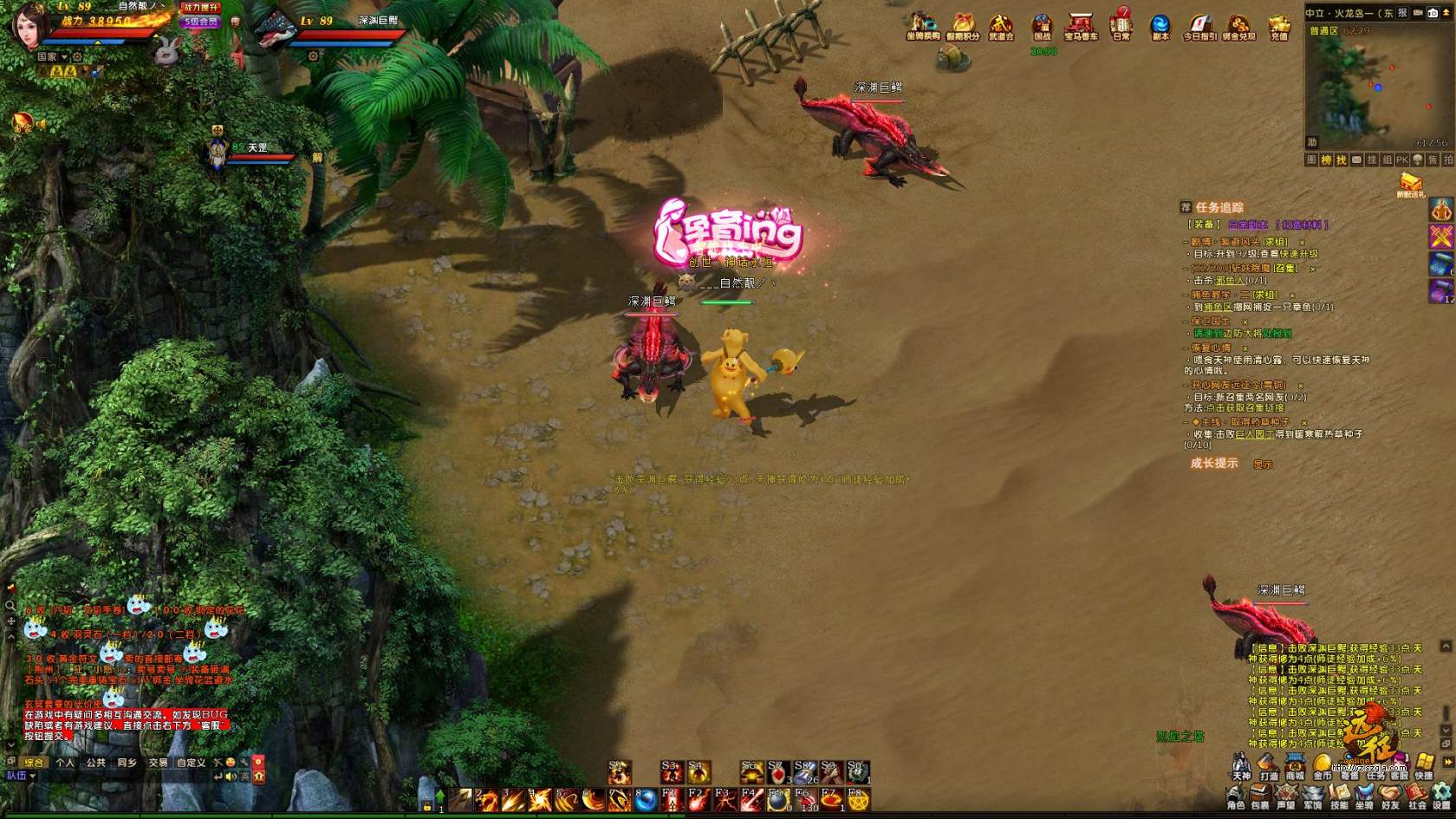Open the 坐骑换购 mount exchange icon

click(923, 26)
